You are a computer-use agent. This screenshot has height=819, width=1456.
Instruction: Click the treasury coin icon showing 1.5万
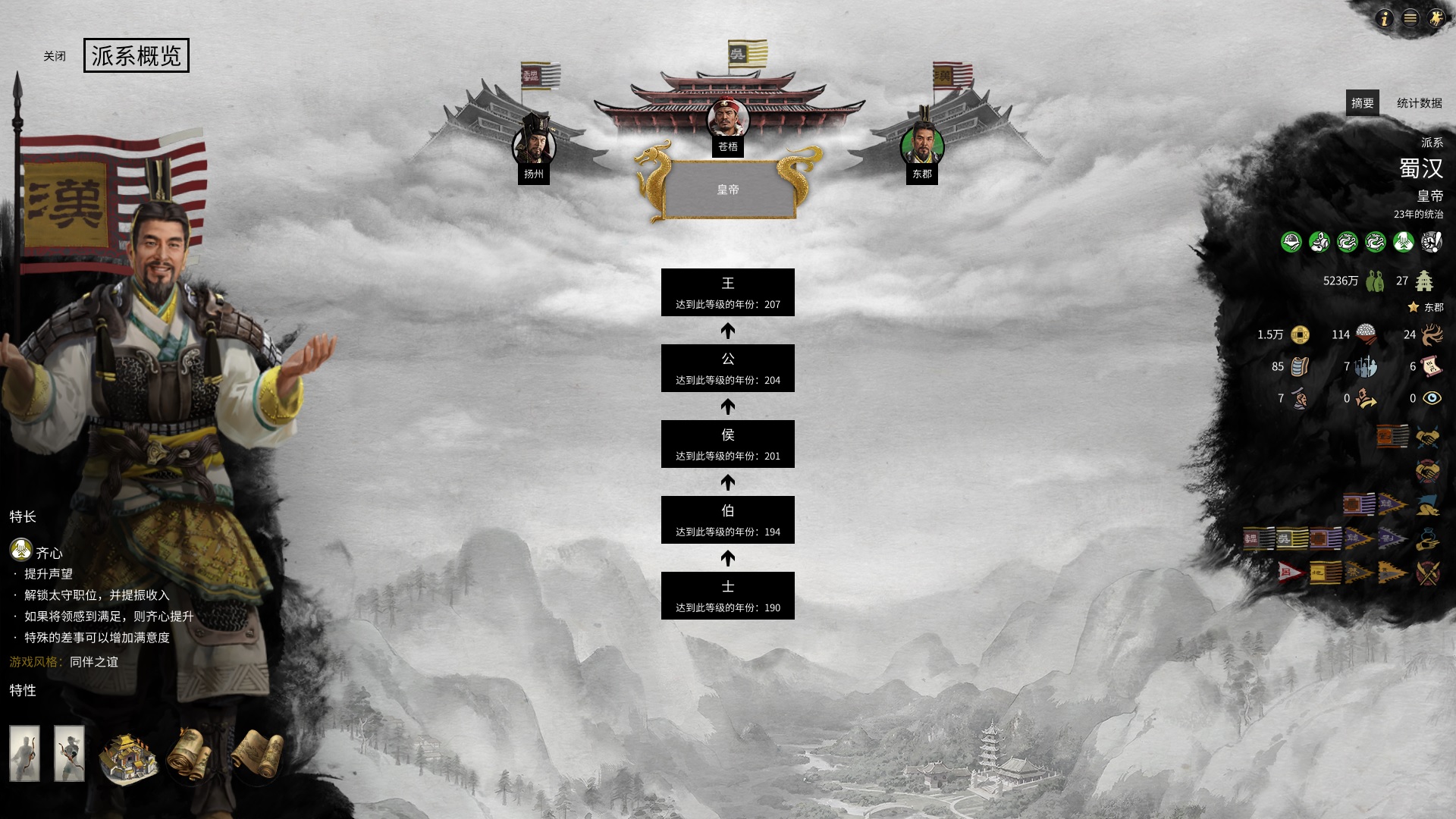tap(1300, 334)
